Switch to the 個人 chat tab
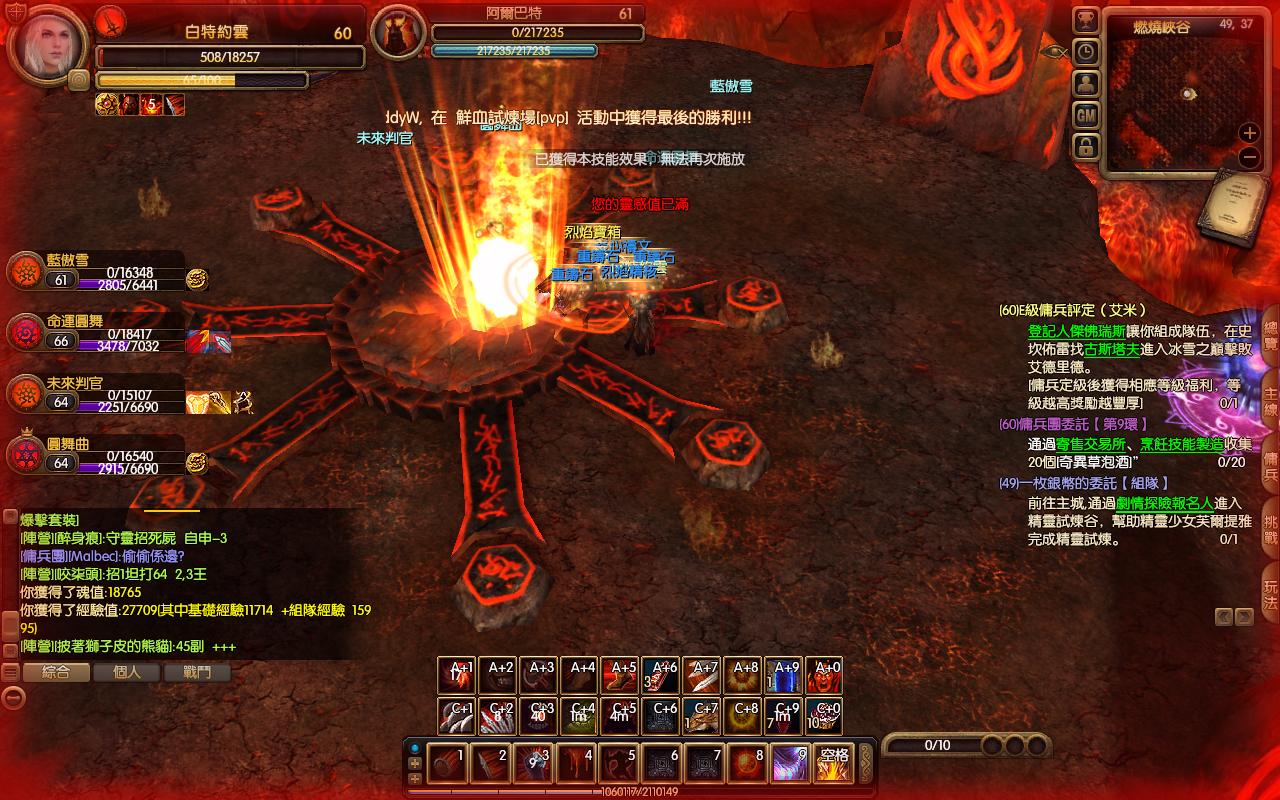This screenshot has width=1280, height=800. pos(127,673)
